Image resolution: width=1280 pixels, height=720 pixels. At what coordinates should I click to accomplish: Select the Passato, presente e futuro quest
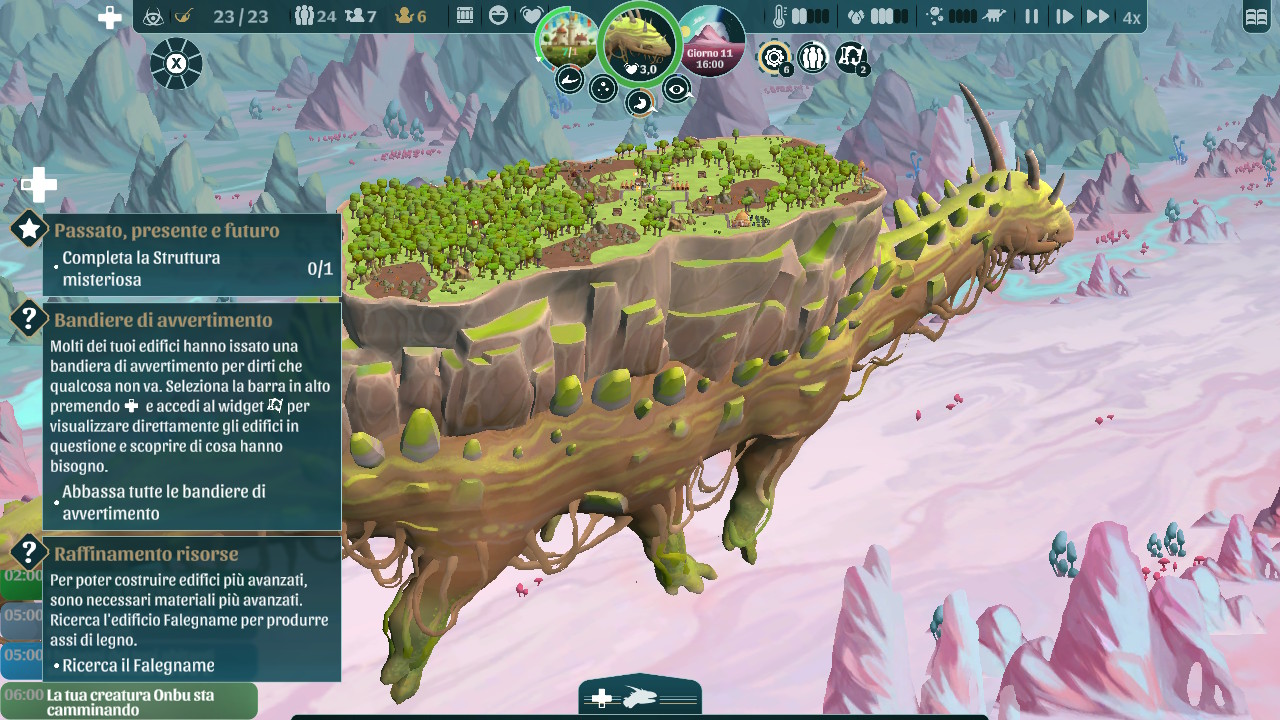click(x=166, y=231)
